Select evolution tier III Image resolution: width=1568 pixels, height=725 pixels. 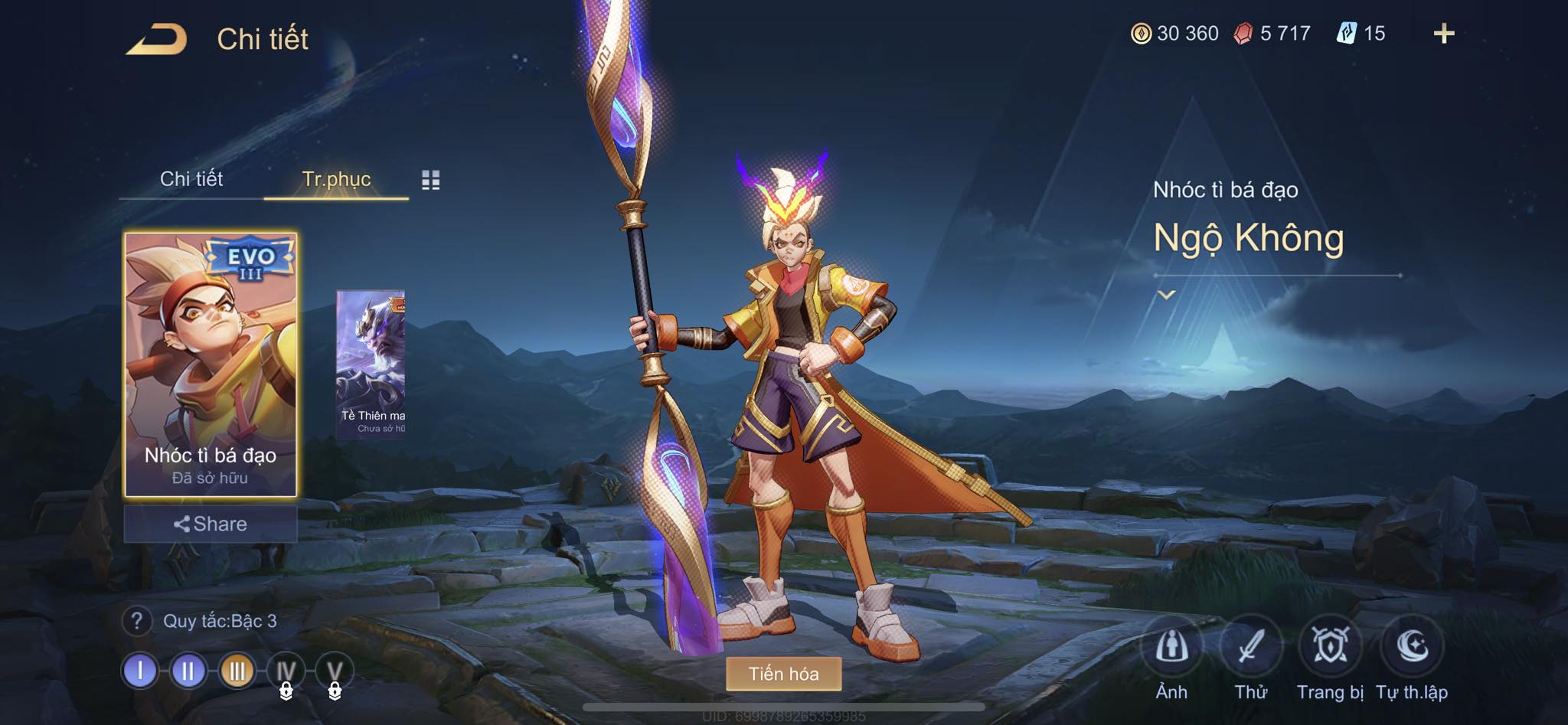coord(237,671)
